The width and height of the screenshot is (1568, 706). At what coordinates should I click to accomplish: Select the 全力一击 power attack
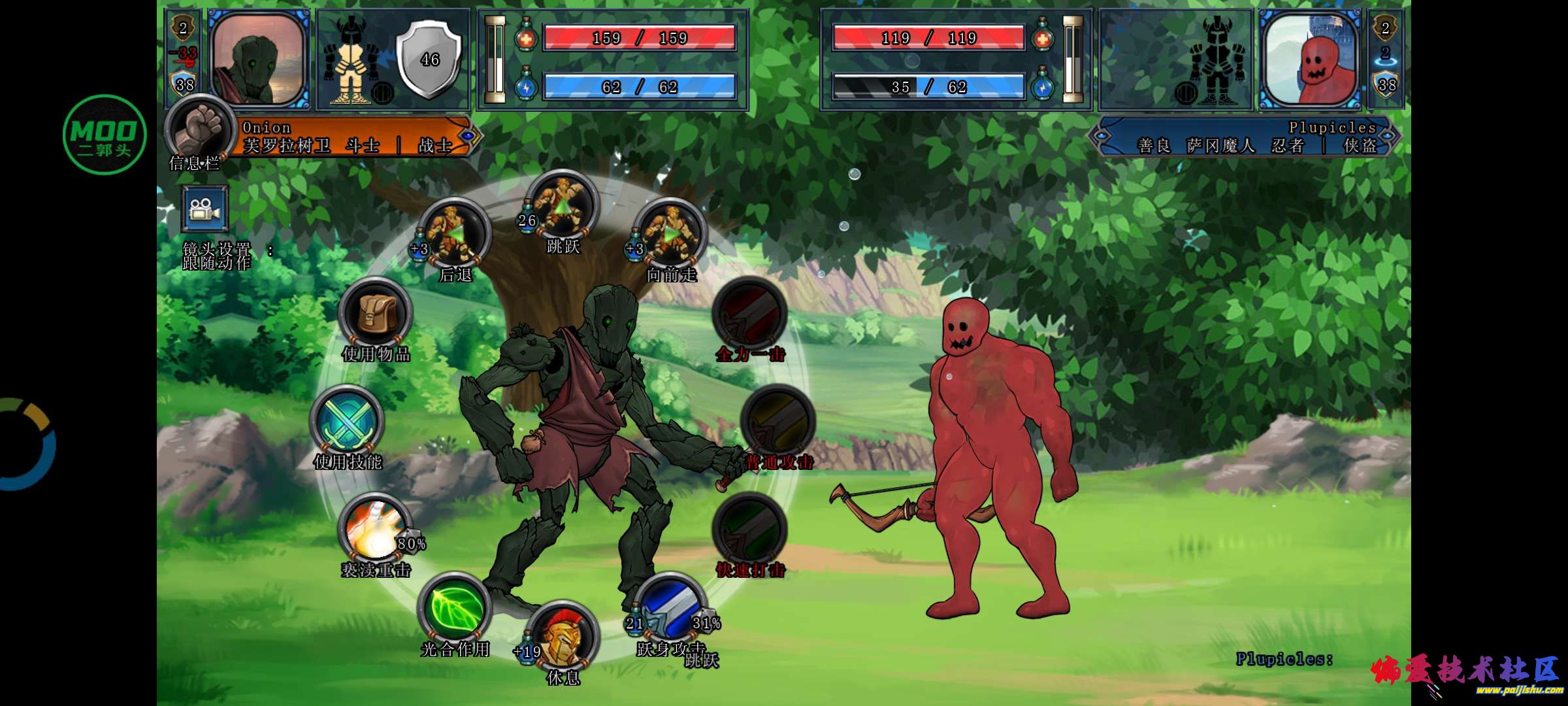click(750, 313)
